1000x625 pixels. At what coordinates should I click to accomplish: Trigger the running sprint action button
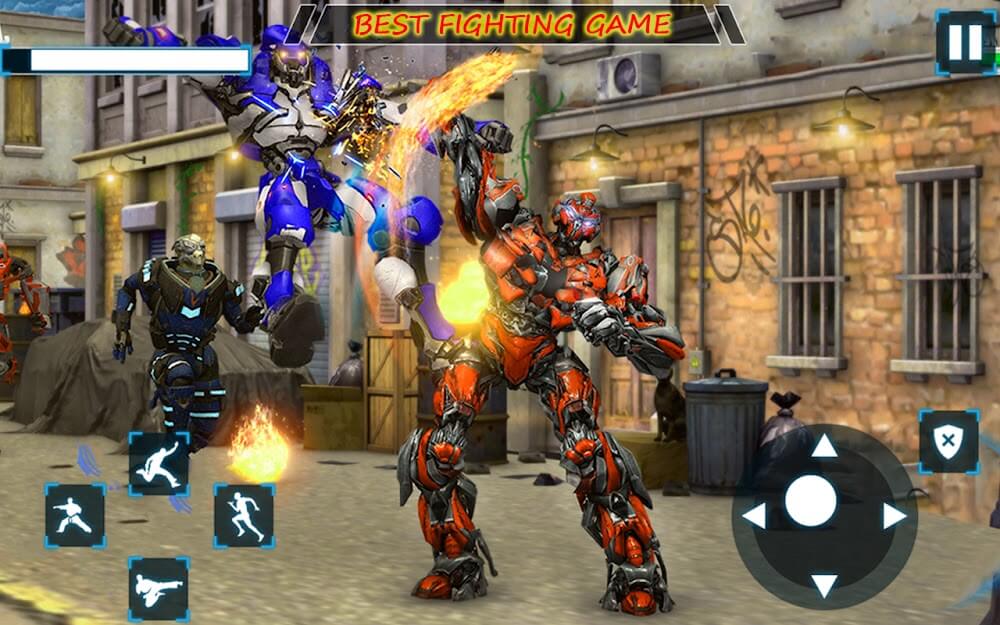tap(244, 515)
